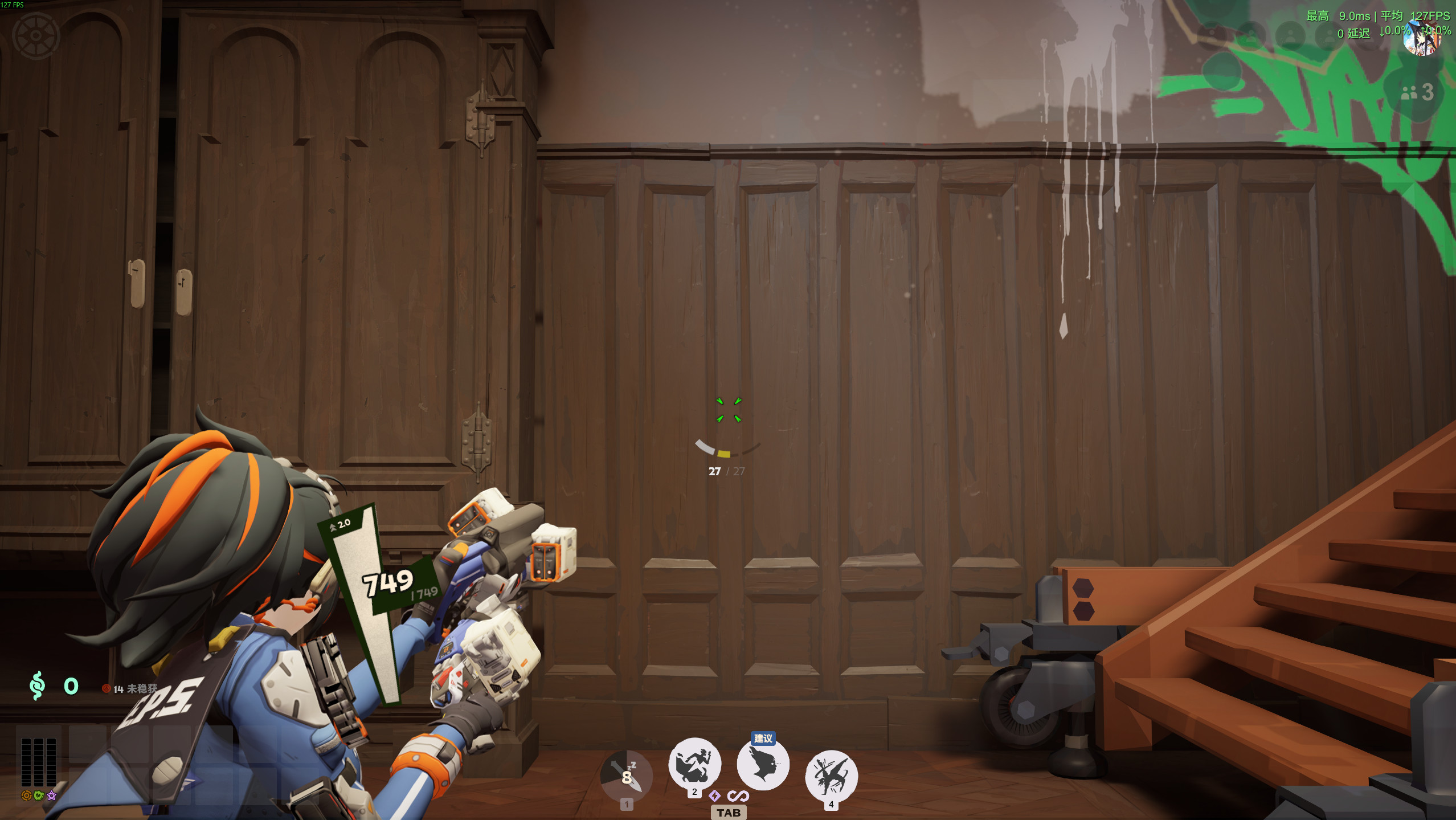Screen dimensions: 1456x820
Task: Click the infinity symbol beside the TAB key
Action: tap(739, 796)
